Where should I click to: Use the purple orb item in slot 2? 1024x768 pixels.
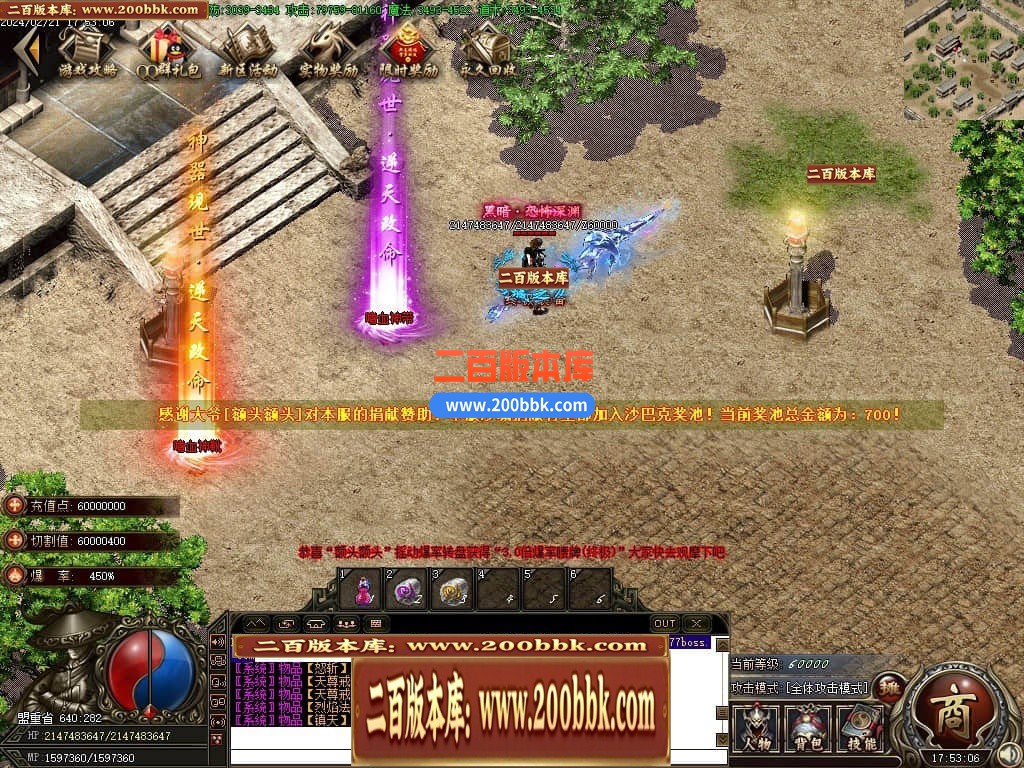(x=406, y=590)
